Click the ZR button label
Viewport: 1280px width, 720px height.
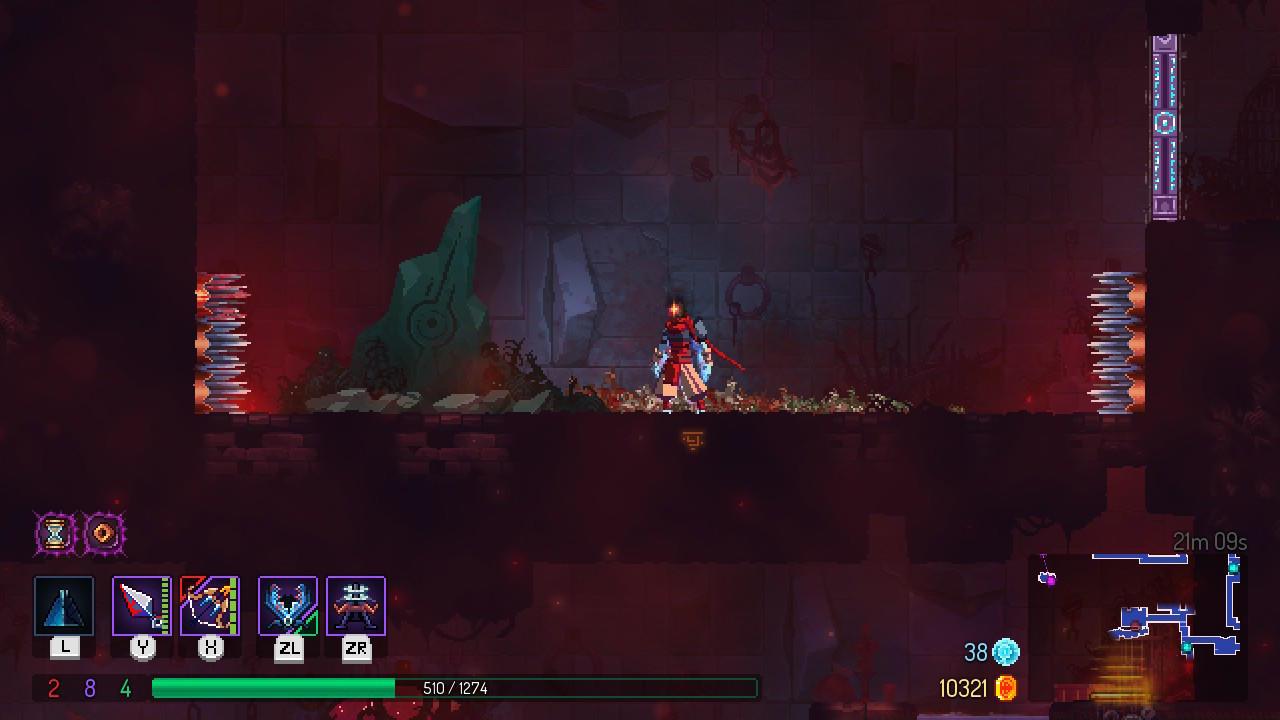(x=356, y=647)
